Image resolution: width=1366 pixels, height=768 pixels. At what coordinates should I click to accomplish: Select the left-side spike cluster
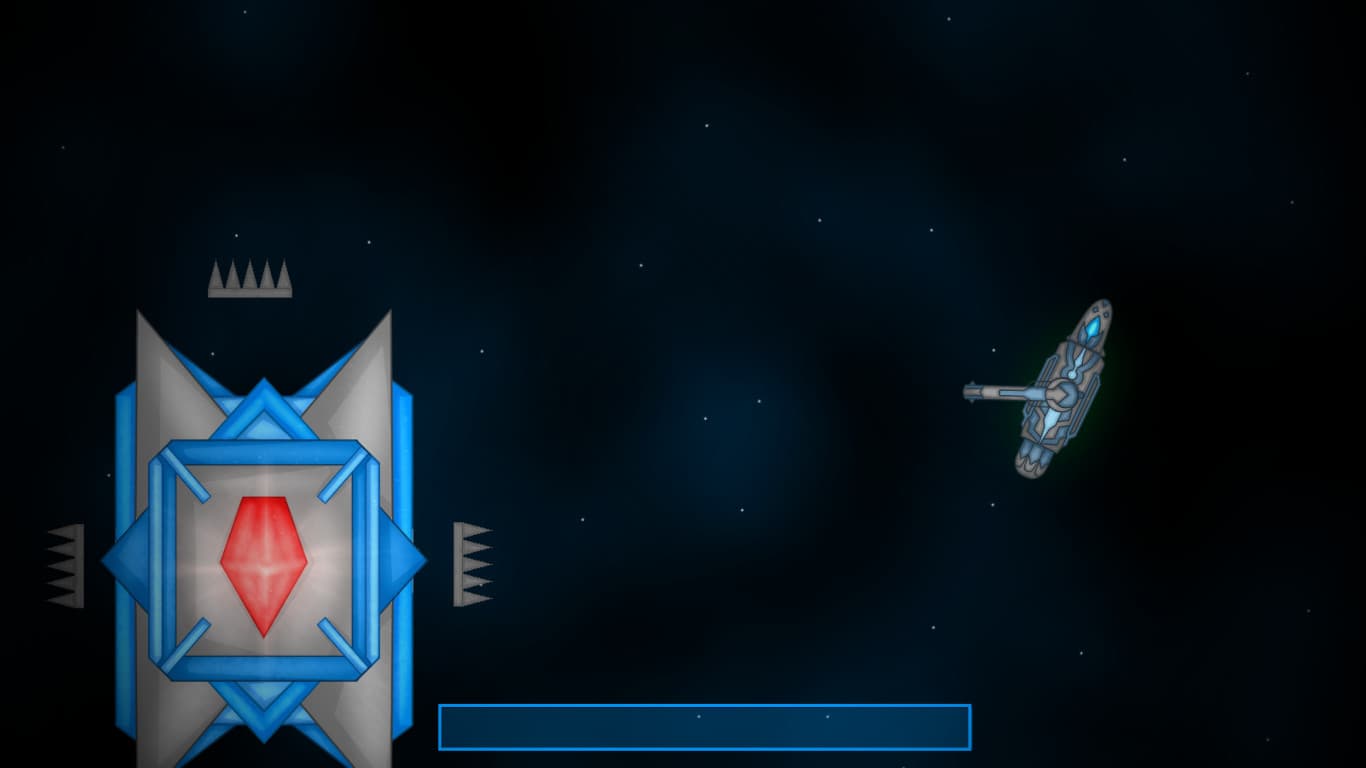65,565
